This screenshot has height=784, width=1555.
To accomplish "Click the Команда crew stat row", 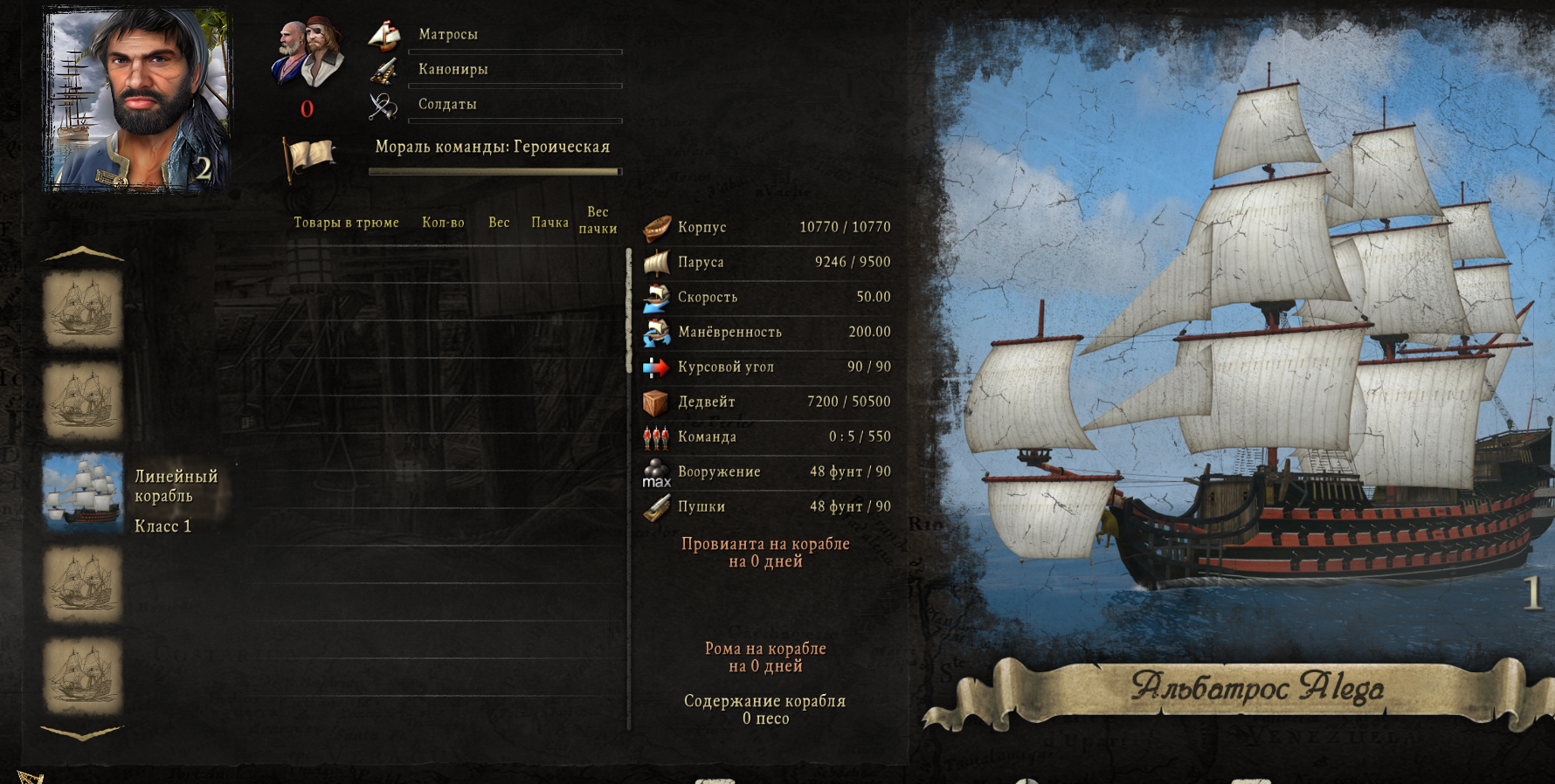I will pos(767,437).
